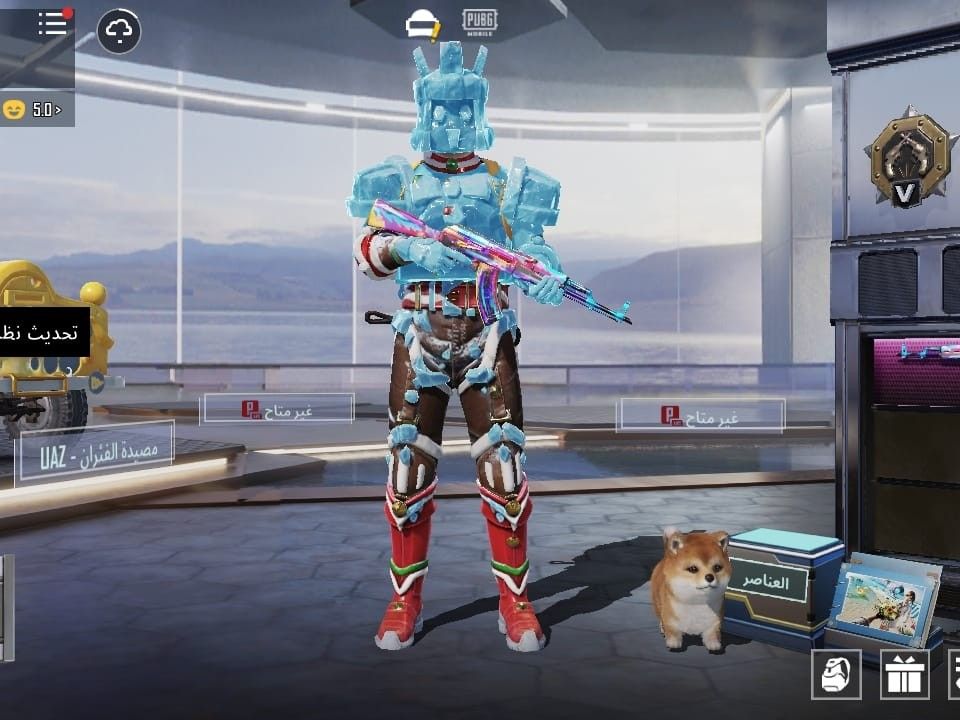
Task: Open the gift box icon
Action: click(x=904, y=674)
